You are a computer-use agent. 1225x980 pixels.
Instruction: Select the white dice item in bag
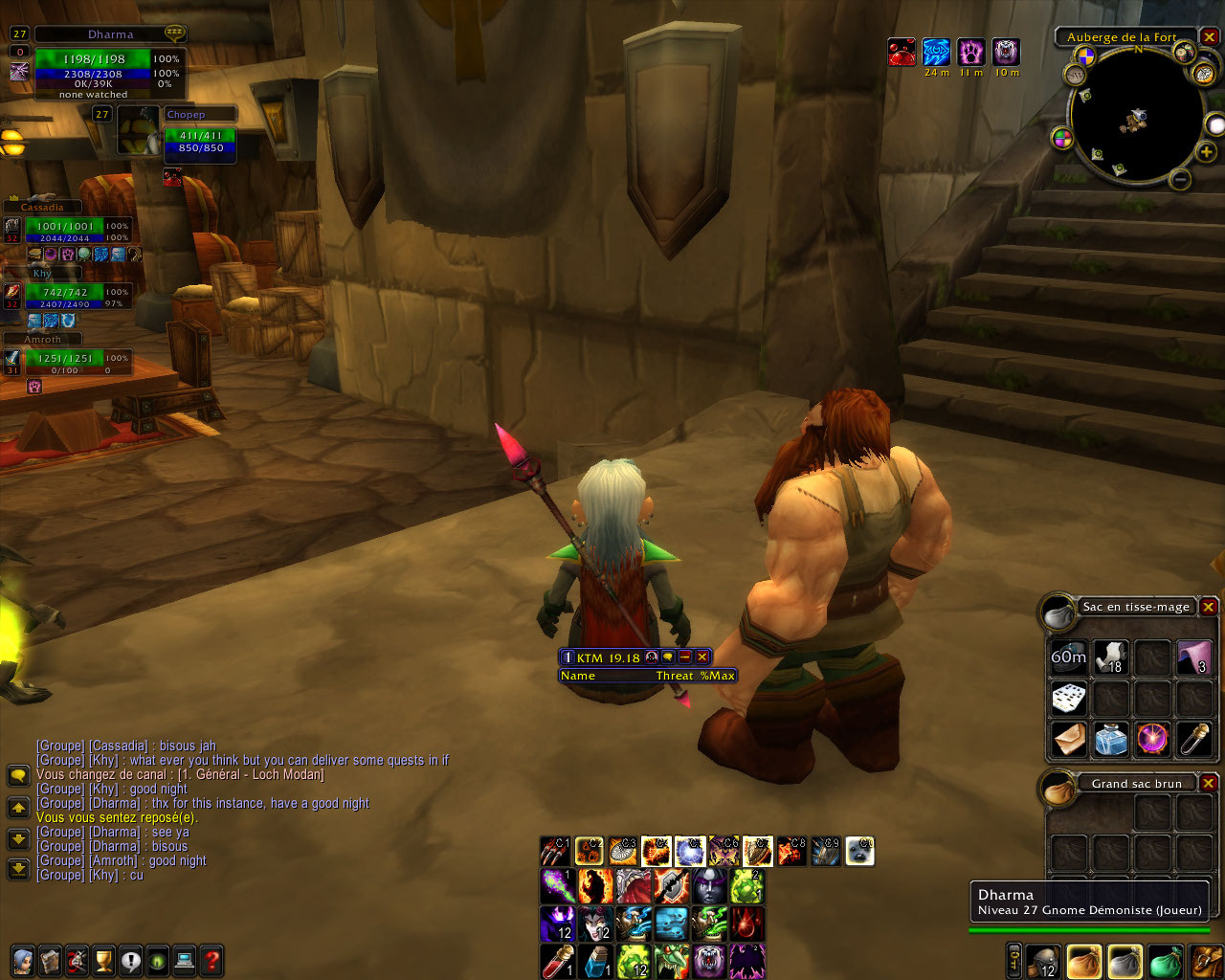click(x=1069, y=698)
